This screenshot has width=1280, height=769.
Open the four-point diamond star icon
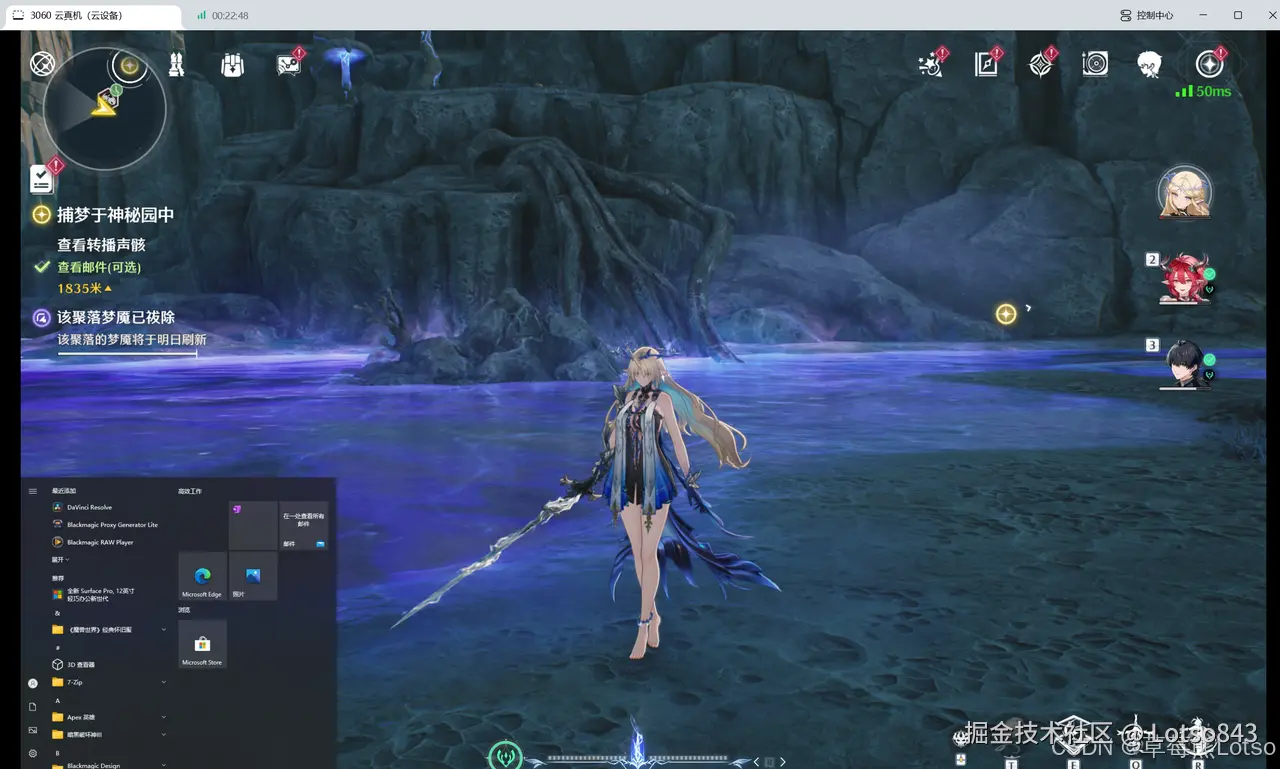pyautogui.click(x=1041, y=65)
